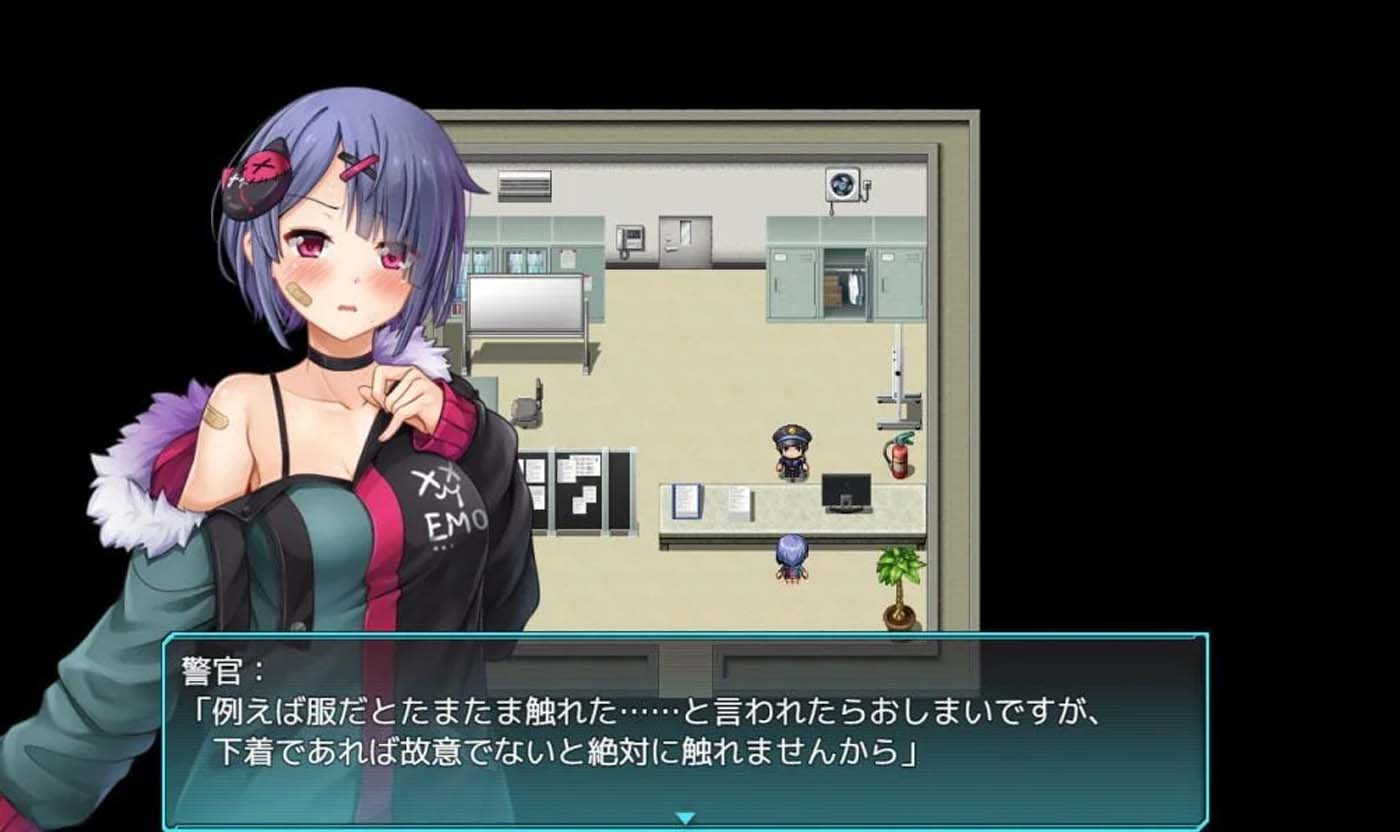
Task: Advance the 警官 dialogue box
Action: [x=700, y=730]
